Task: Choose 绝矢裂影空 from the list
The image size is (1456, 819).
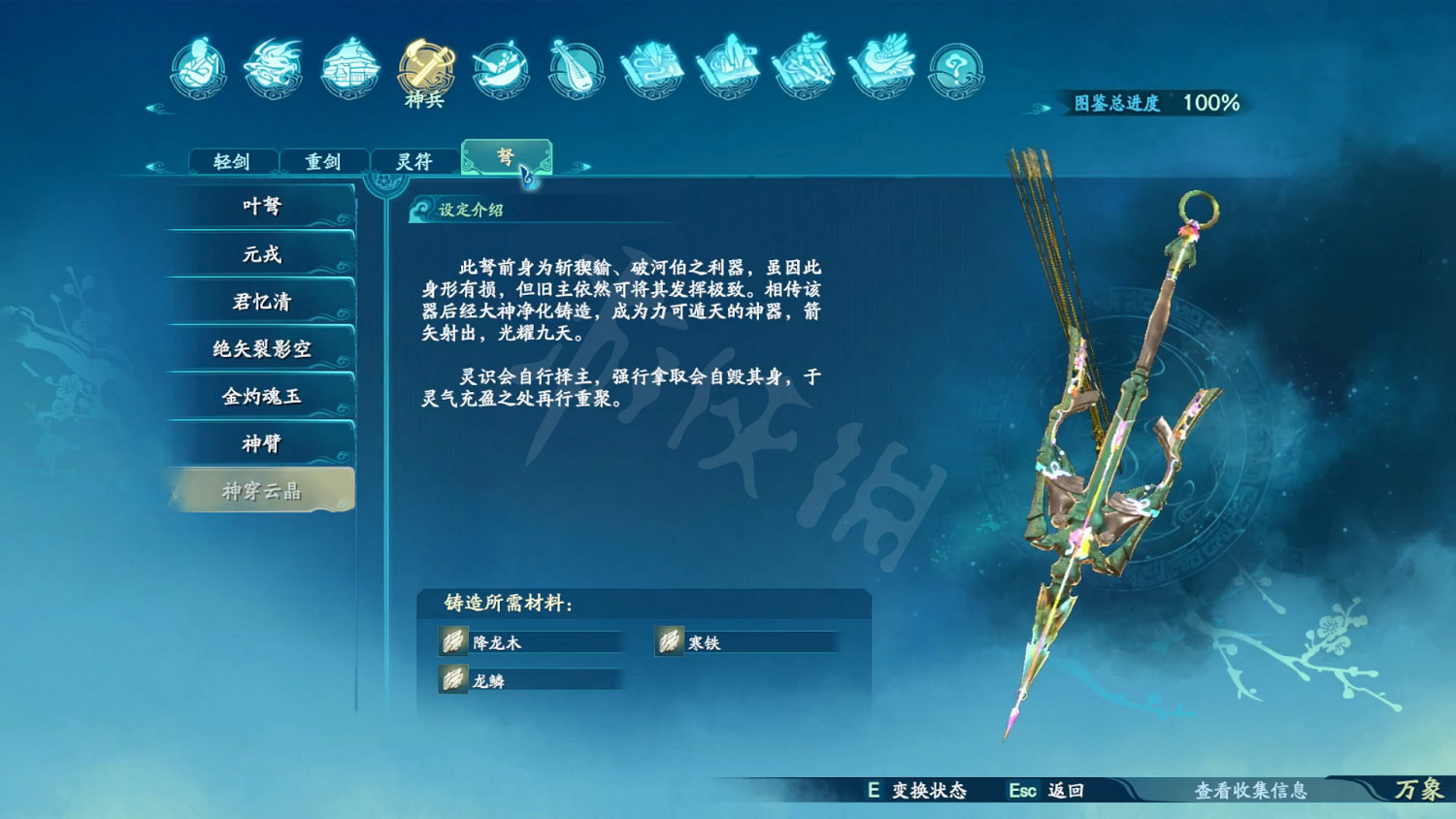Action: tap(260, 348)
